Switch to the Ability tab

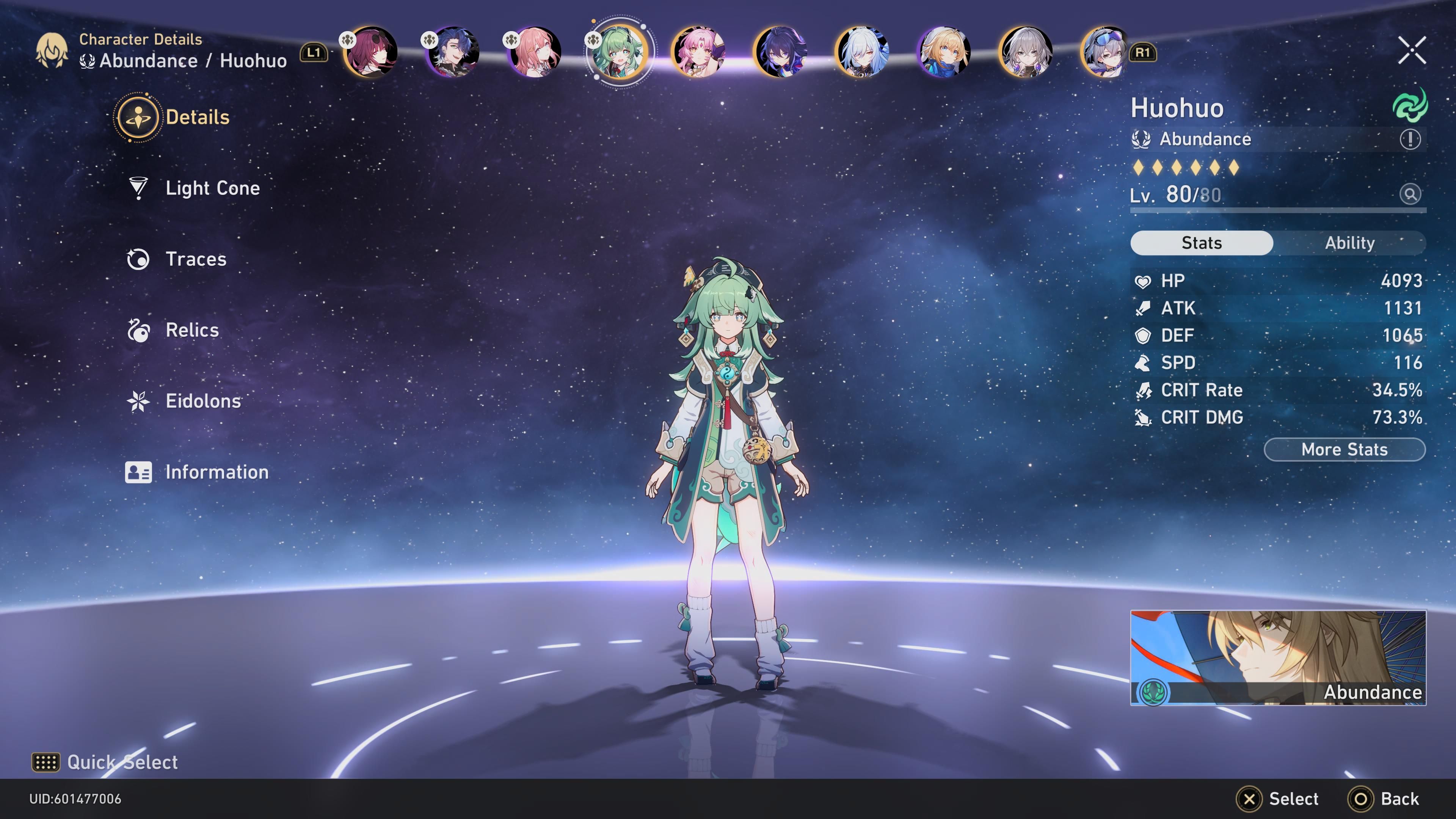coord(1350,243)
